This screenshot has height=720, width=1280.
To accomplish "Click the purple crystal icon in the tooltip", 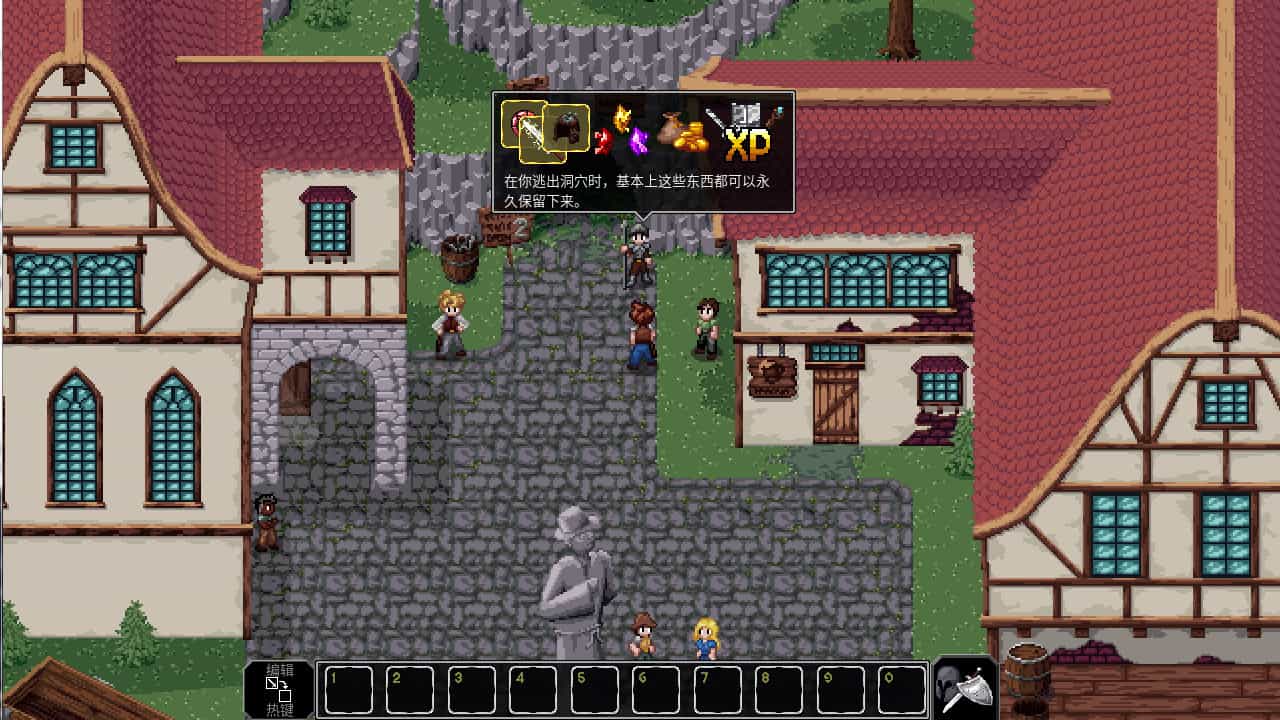I will (638, 140).
